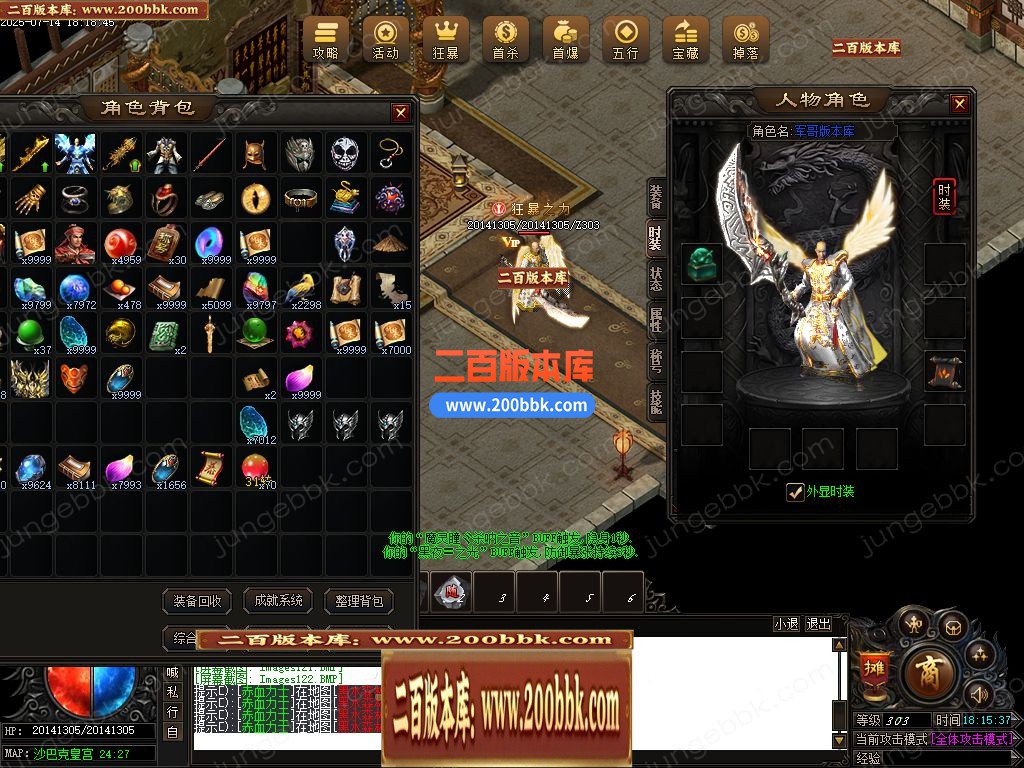Screen dimensions: 1024x768
Task: Click the 退出 exit button
Action: (818, 624)
